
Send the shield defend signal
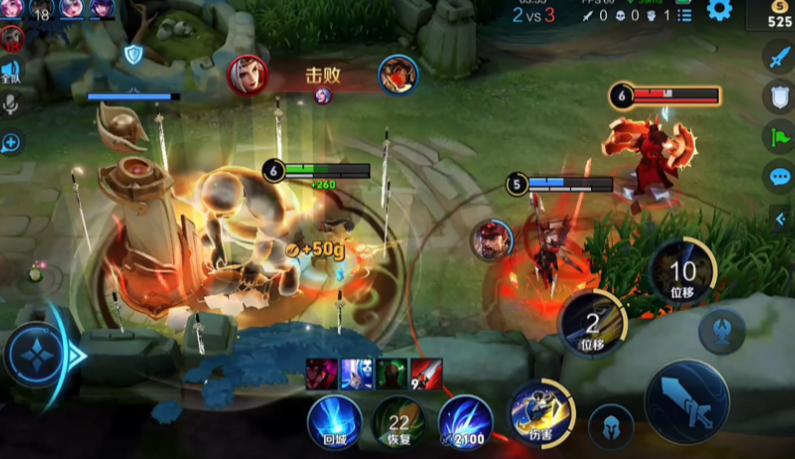779,97
